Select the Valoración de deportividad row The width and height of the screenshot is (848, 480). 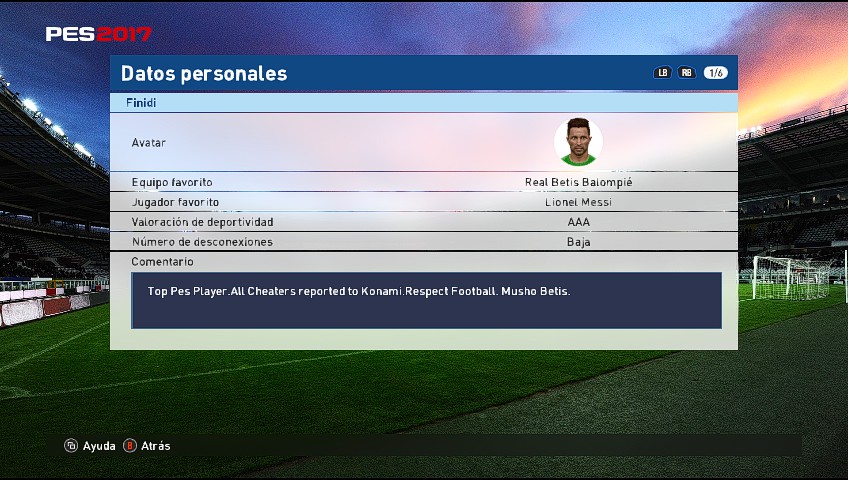tap(423, 222)
